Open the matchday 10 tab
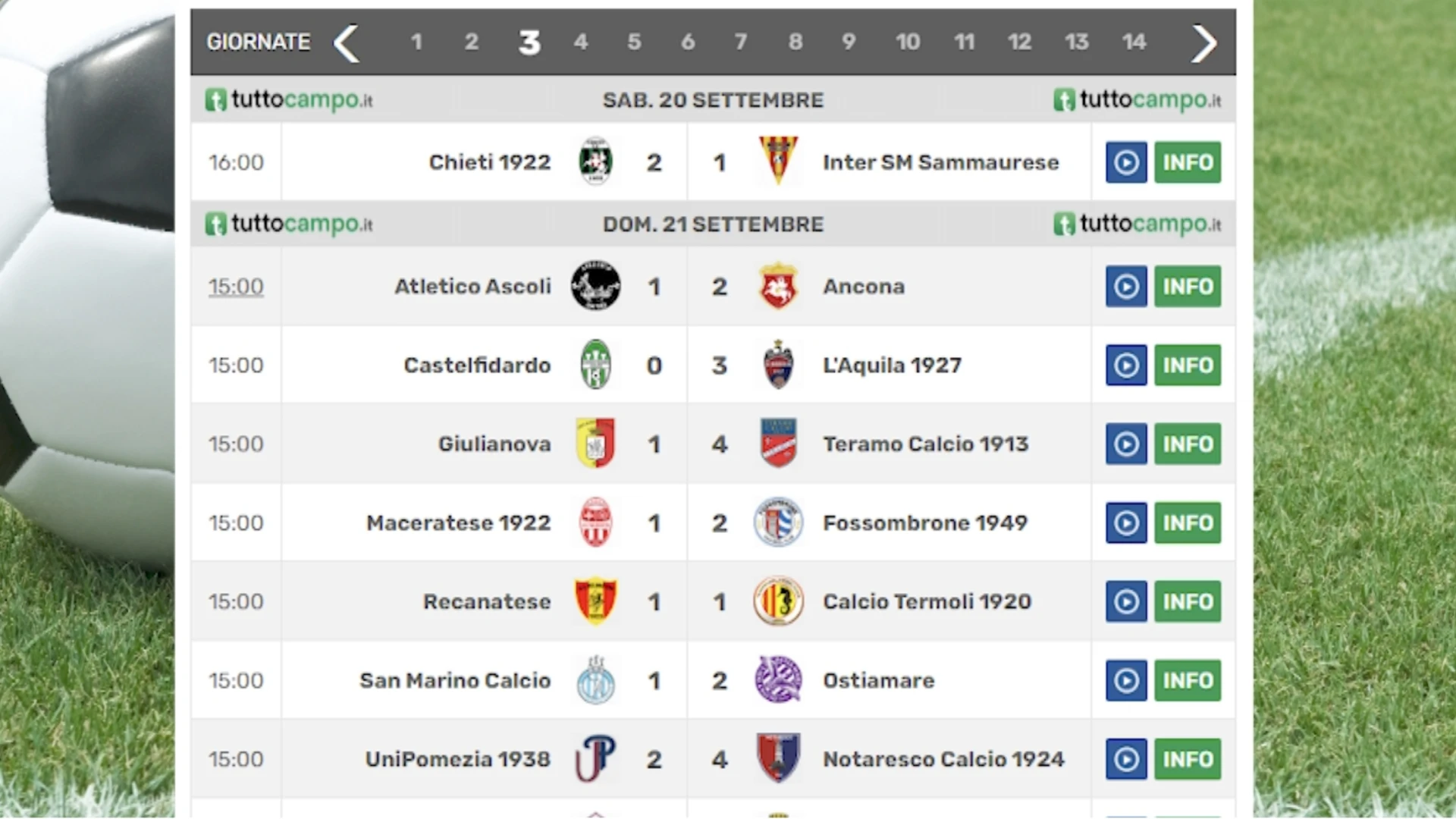1456x819 pixels. click(908, 42)
